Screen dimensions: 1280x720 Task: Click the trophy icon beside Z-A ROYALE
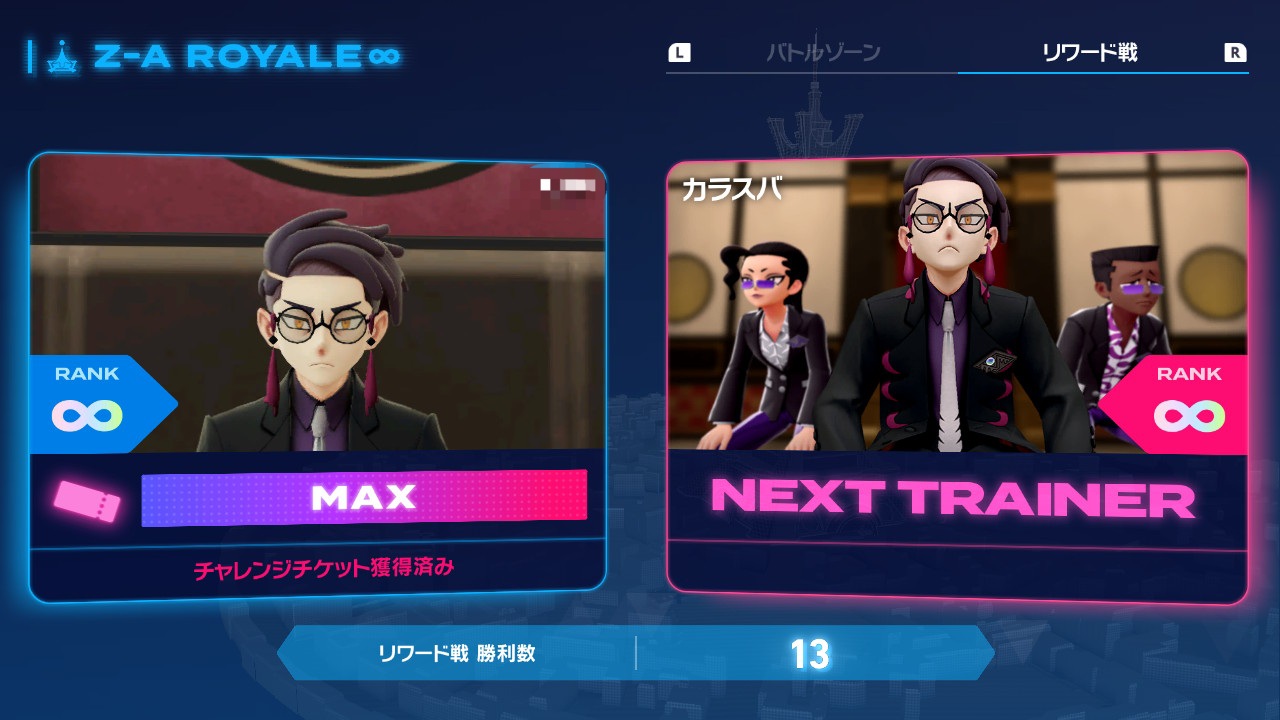(63, 57)
